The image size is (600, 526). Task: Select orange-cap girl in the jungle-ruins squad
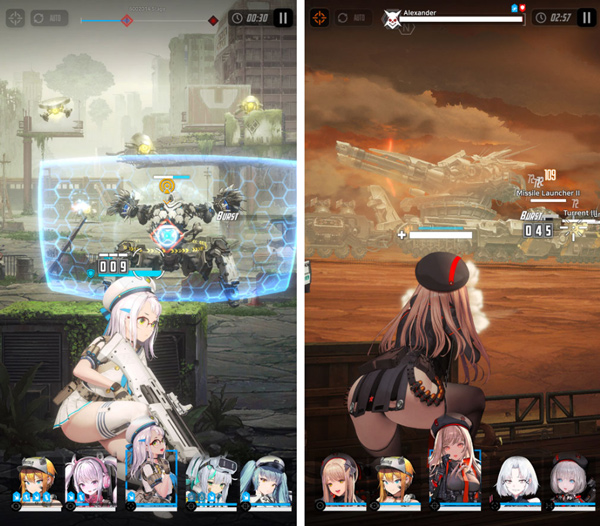tap(36, 478)
